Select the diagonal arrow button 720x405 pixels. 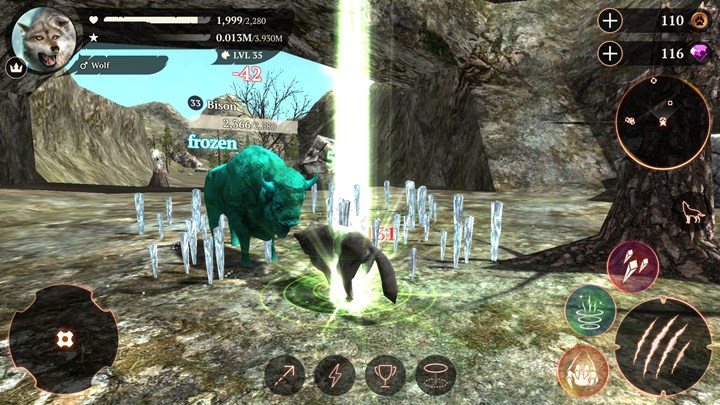(x=285, y=375)
